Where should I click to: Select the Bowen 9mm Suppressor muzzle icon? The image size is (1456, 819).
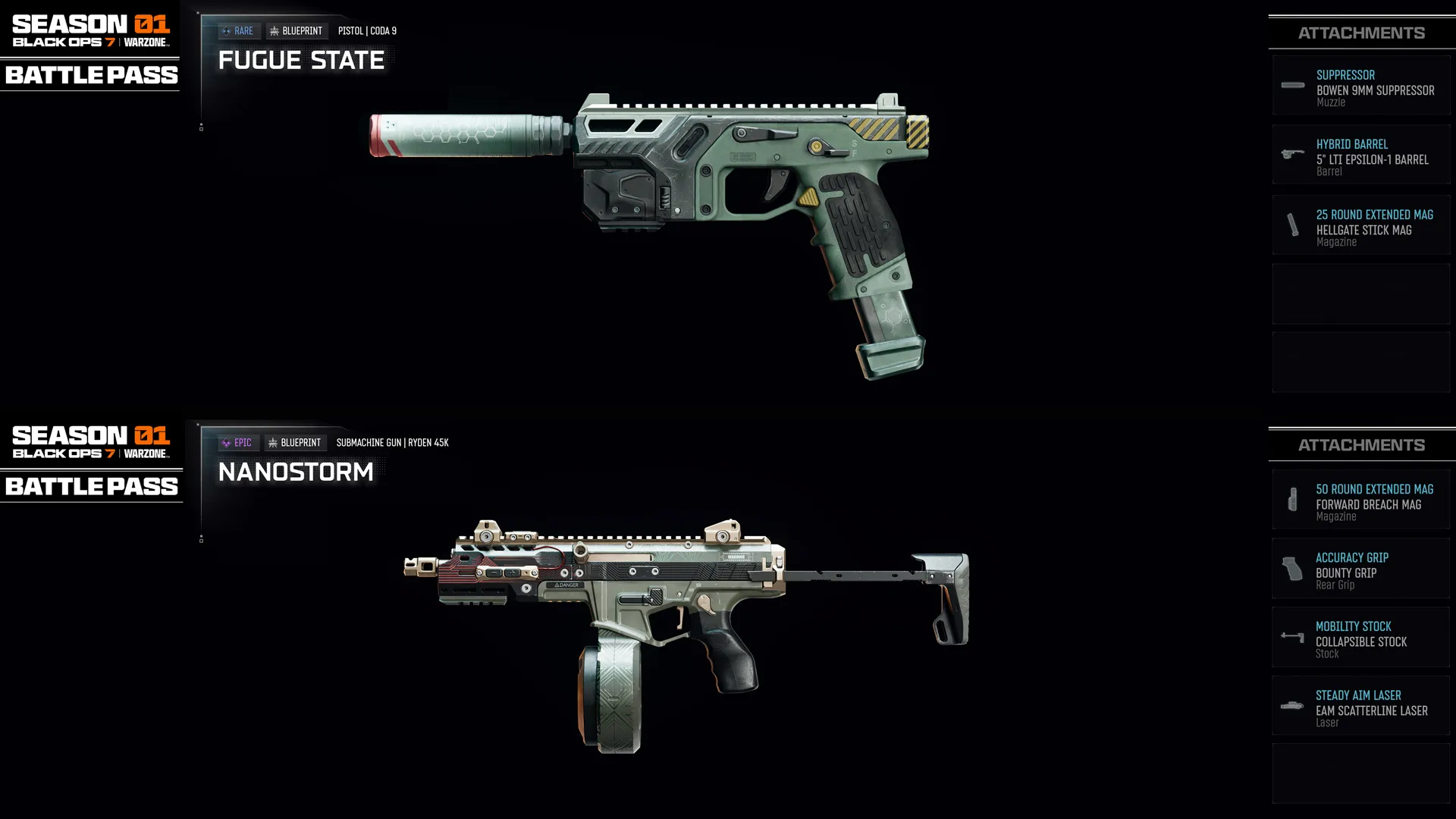1291,86
